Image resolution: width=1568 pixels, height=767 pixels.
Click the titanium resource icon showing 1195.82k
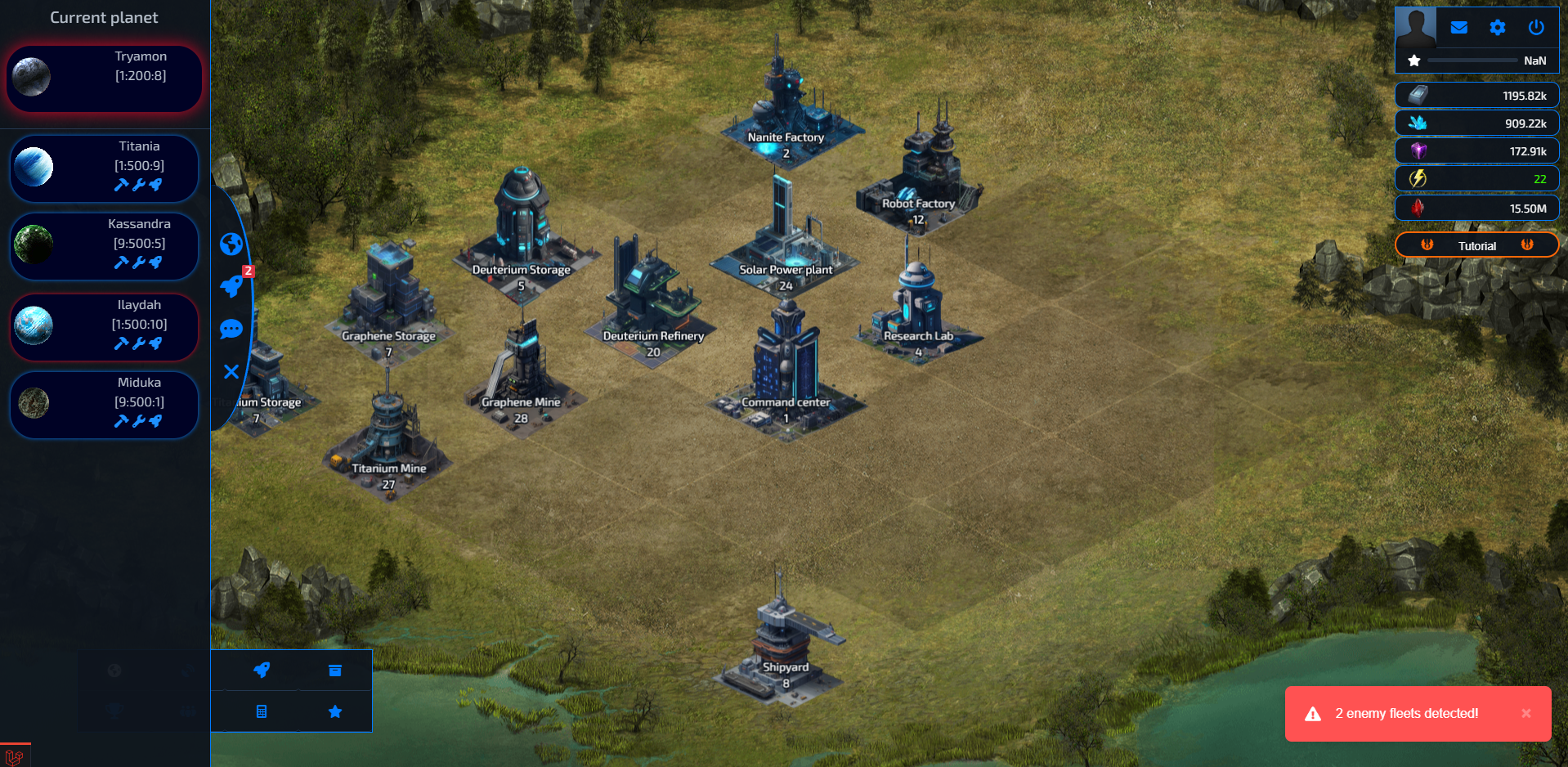[1417, 95]
